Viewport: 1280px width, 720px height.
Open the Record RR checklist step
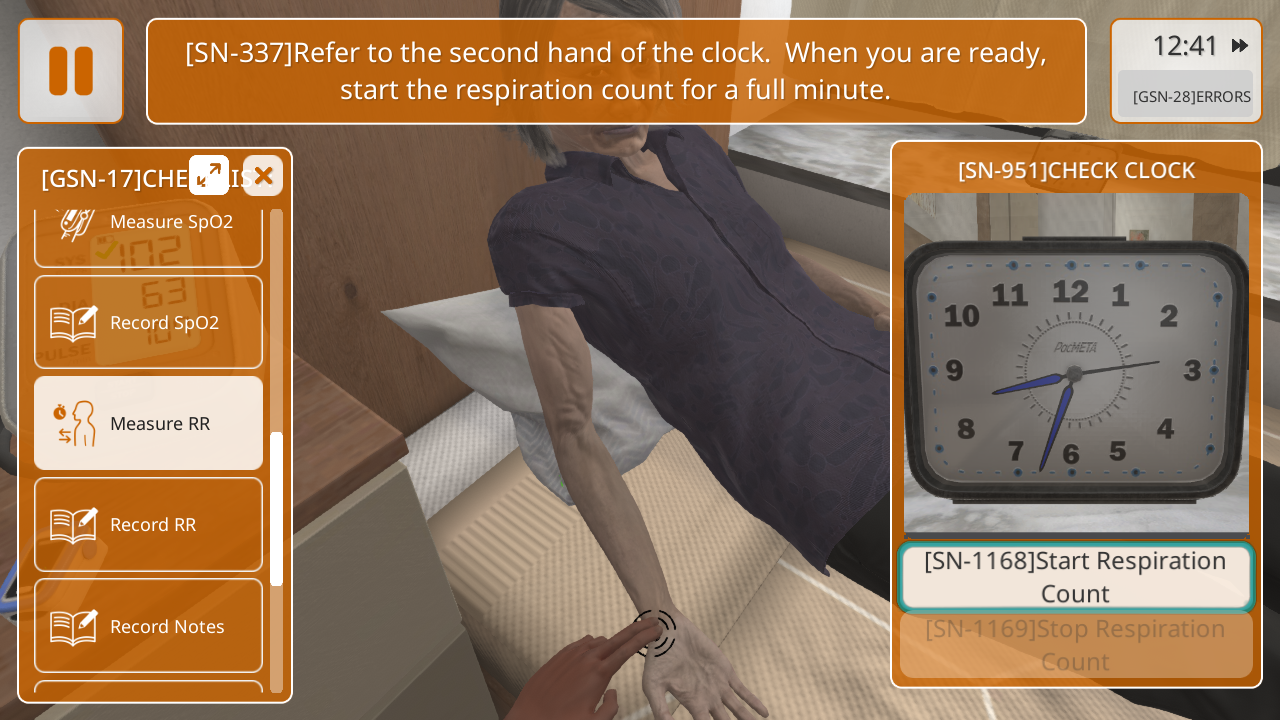149,524
